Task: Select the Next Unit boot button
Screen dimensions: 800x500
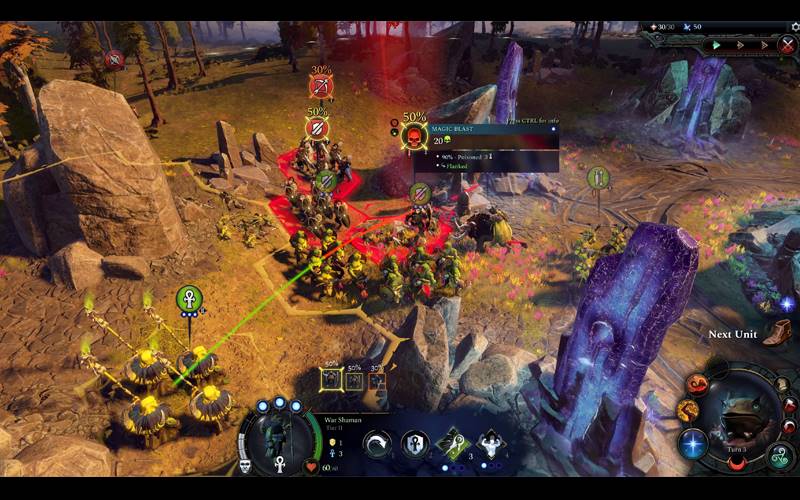Action: click(777, 332)
